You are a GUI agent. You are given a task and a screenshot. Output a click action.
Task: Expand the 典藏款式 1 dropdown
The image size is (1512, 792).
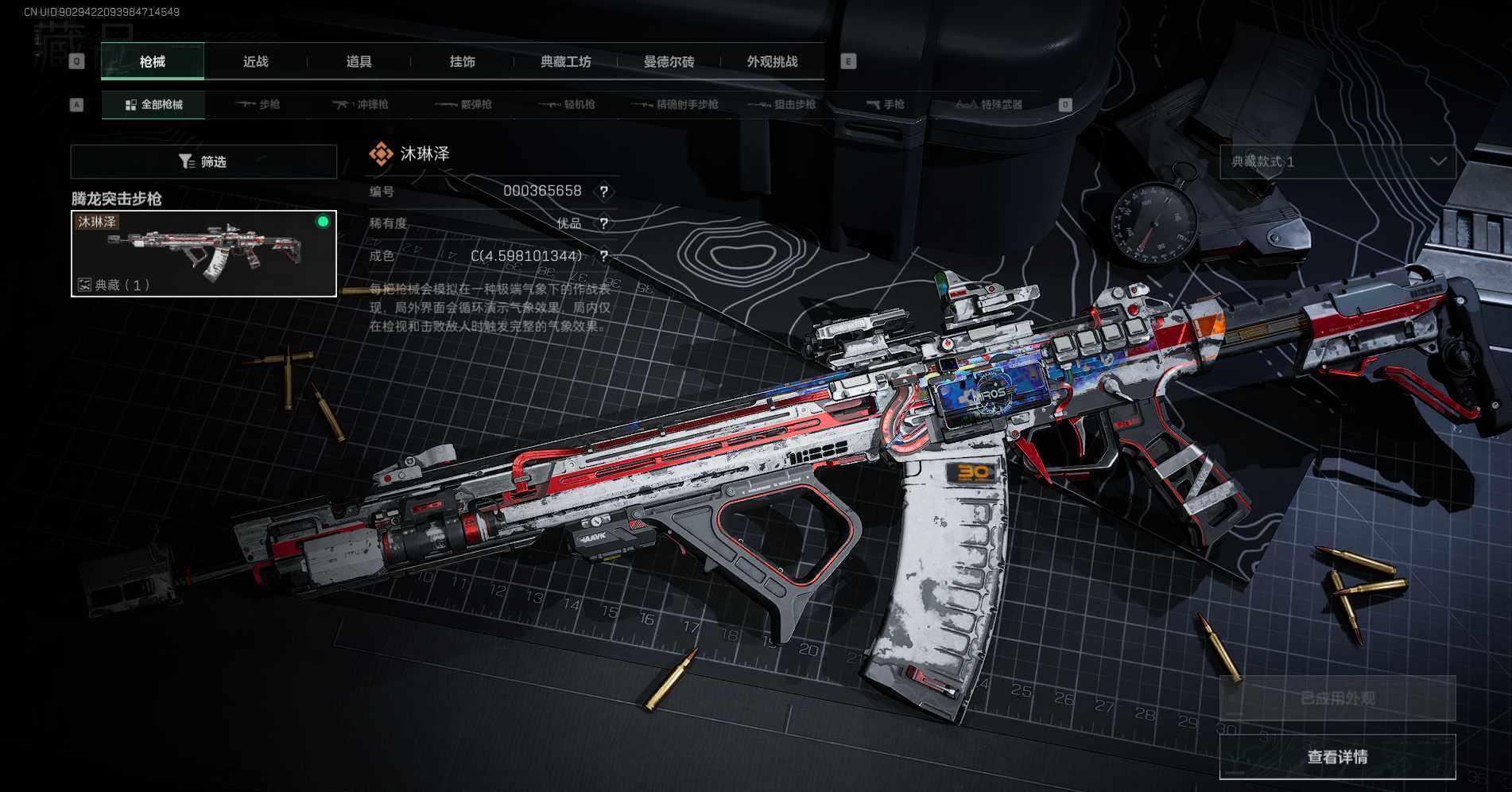tap(1338, 162)
